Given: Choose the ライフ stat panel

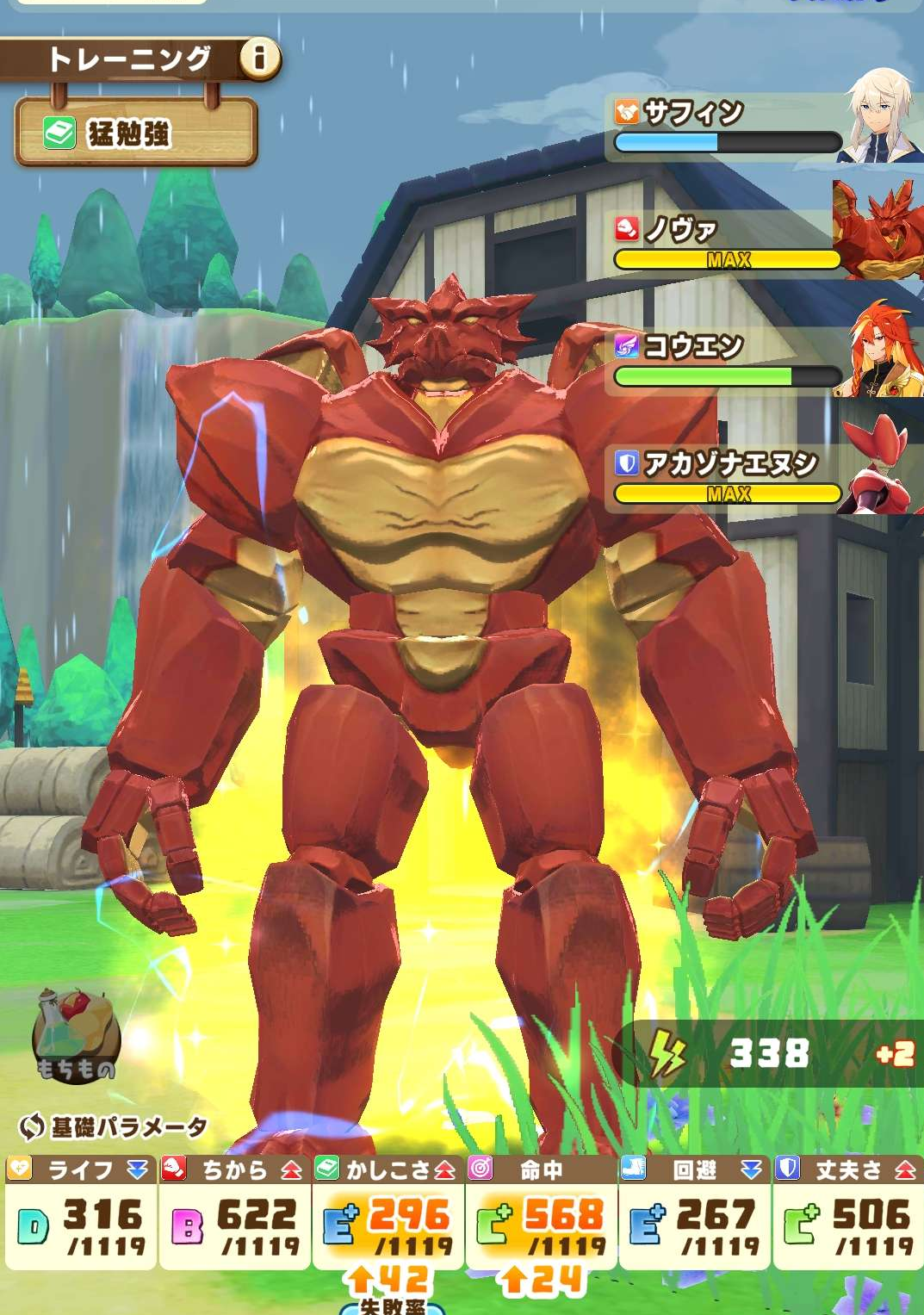Looking at the screenshot, I should click(x=80, y=1213).
